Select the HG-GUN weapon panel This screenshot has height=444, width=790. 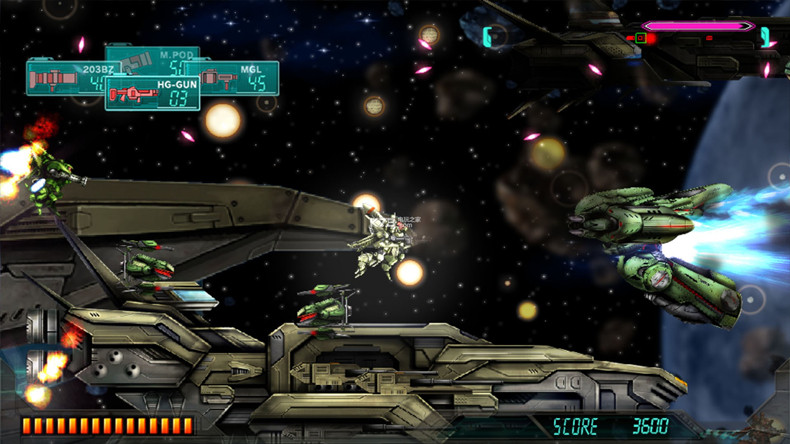pyautogui.click(x=152, y=92)
